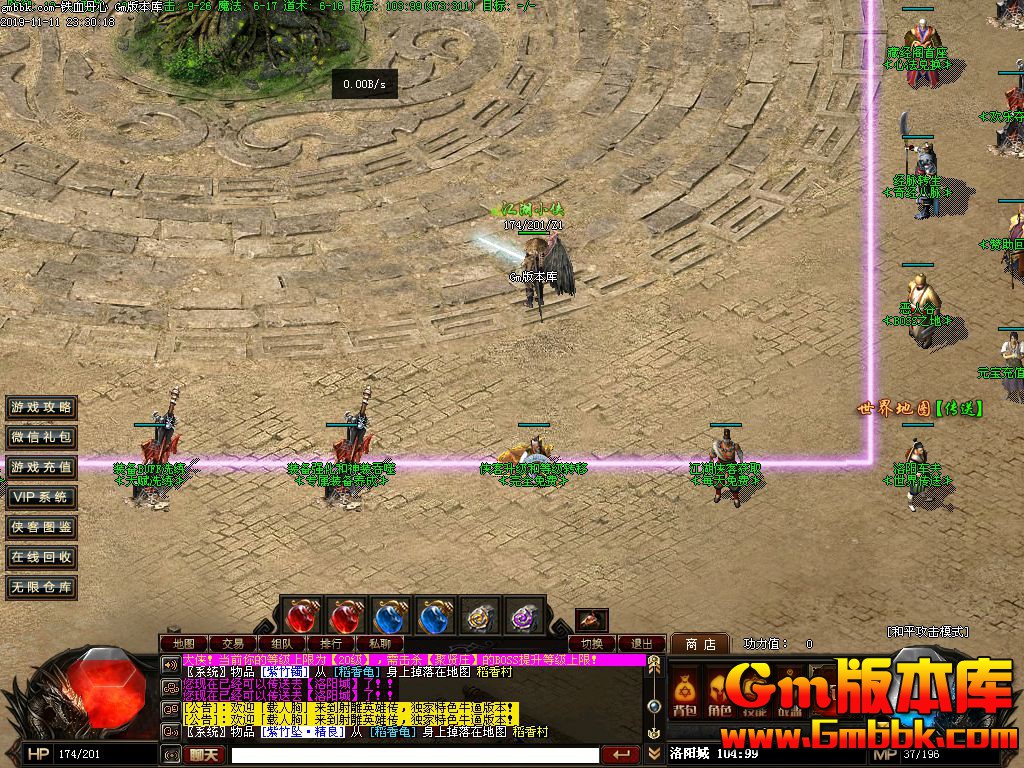Open the 游戏充值 recharge menu
Viewport: 1024px width, 768px height.
pos(41,467)
